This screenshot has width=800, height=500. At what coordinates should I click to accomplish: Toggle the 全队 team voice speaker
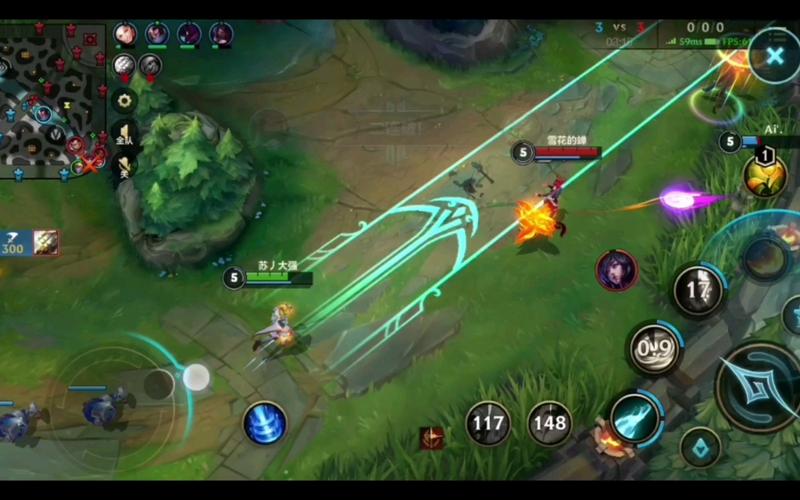[x=124, y=135]
